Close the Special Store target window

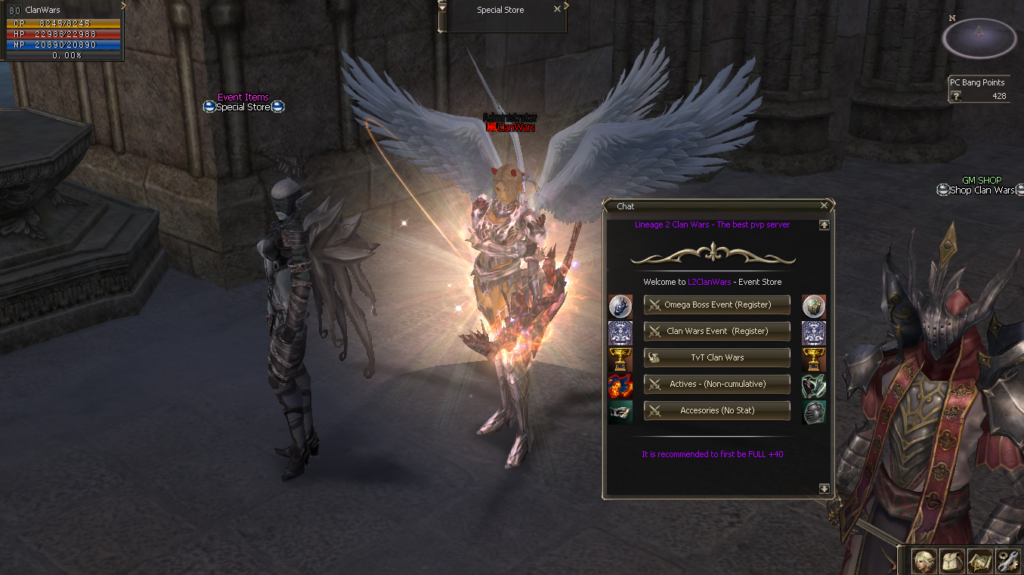[557, 10]
